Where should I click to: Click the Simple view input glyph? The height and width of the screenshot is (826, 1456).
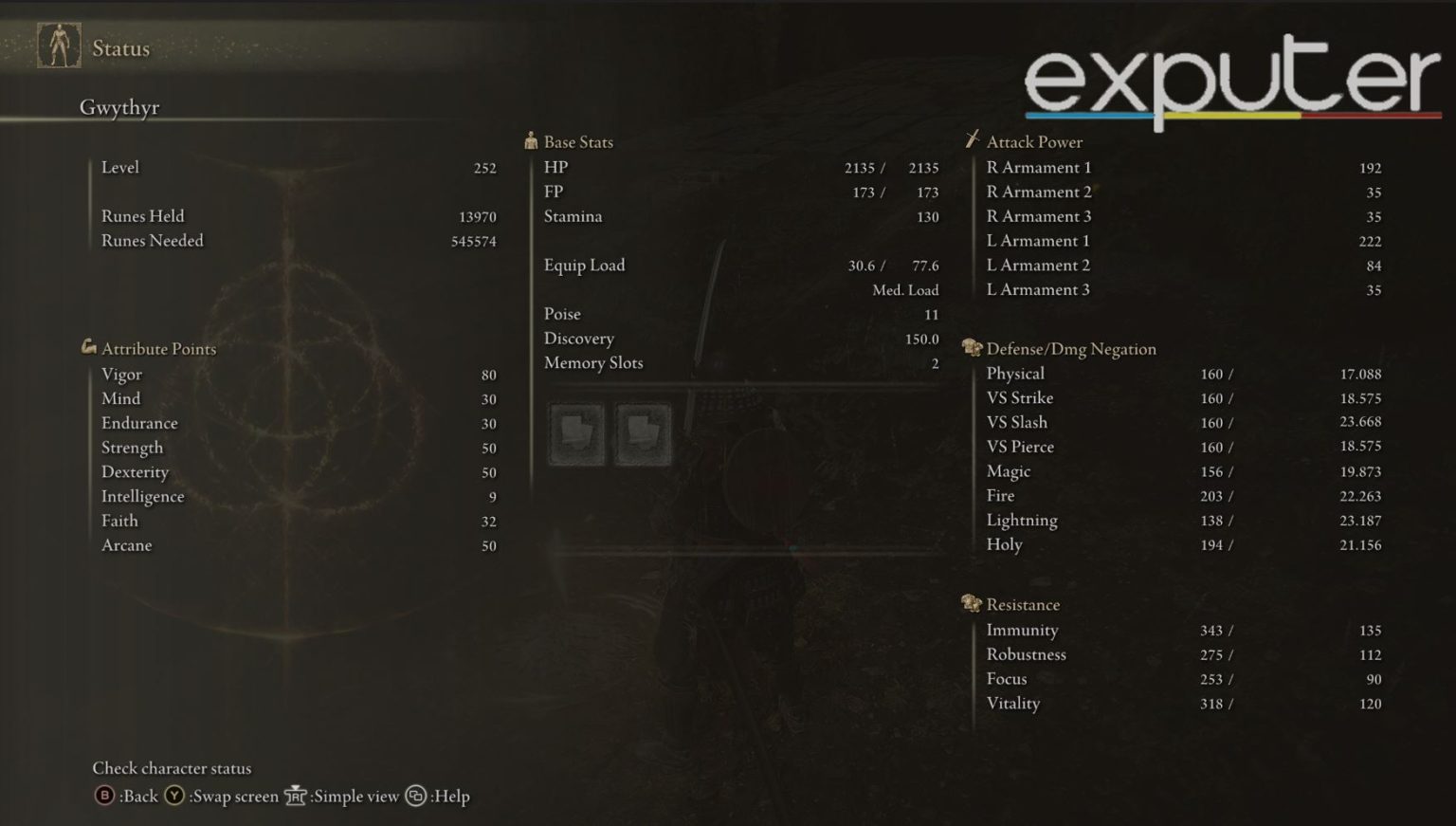tap(295, 797)
